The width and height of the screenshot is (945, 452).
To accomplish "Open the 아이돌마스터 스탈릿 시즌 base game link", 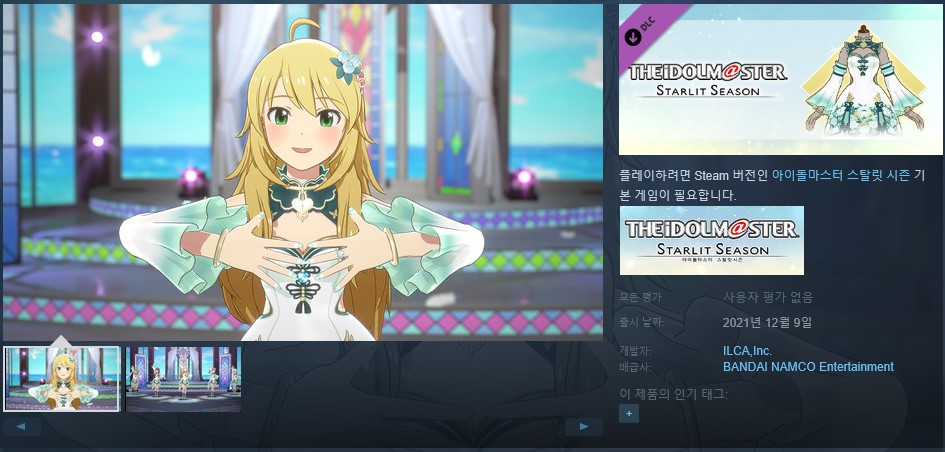I will [840, 175].
